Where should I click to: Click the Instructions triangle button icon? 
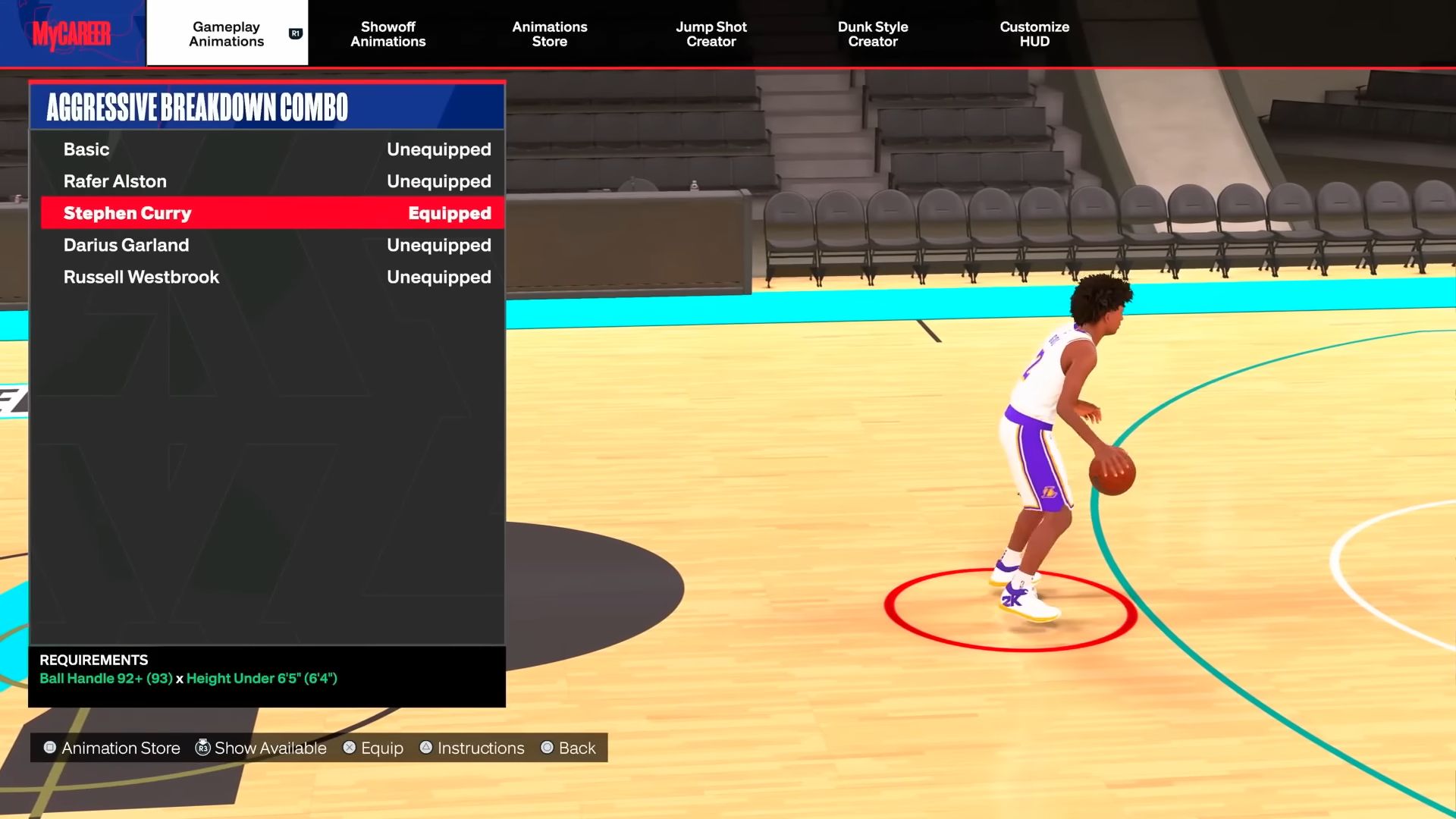tap(425, 748)
